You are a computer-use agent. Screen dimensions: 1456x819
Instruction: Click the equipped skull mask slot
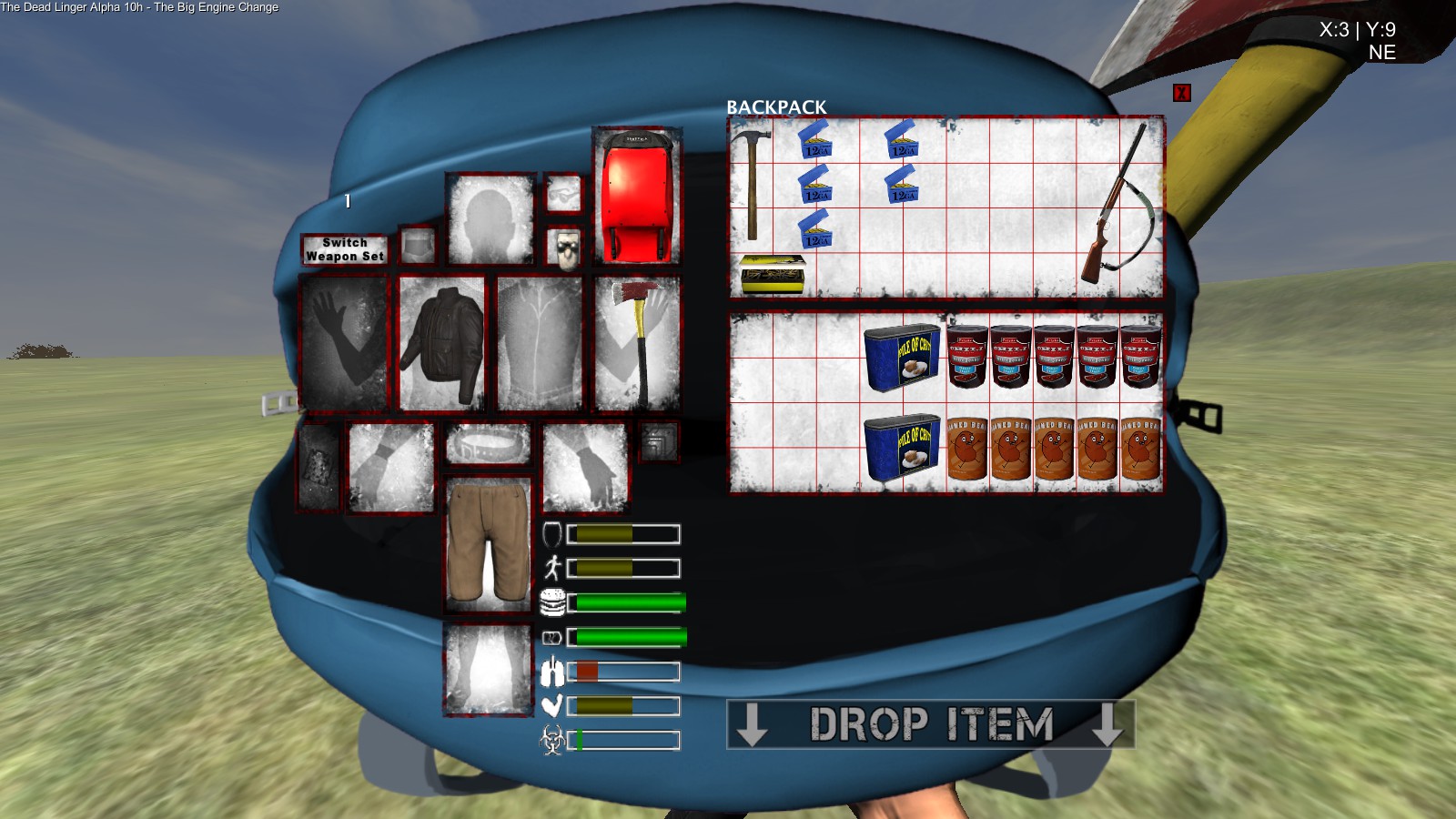[564, 248]
